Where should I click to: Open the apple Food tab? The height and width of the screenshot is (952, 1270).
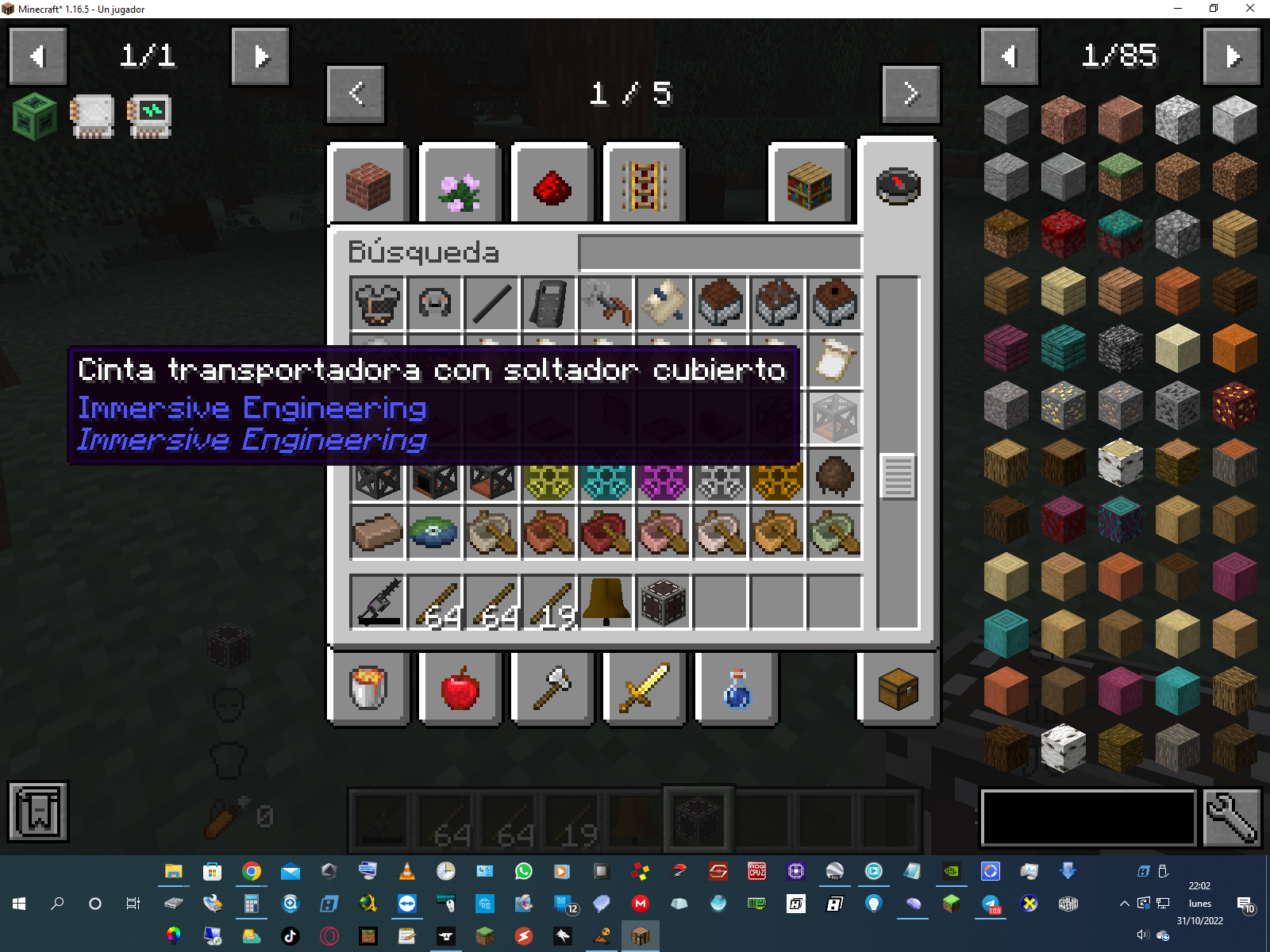460,687
